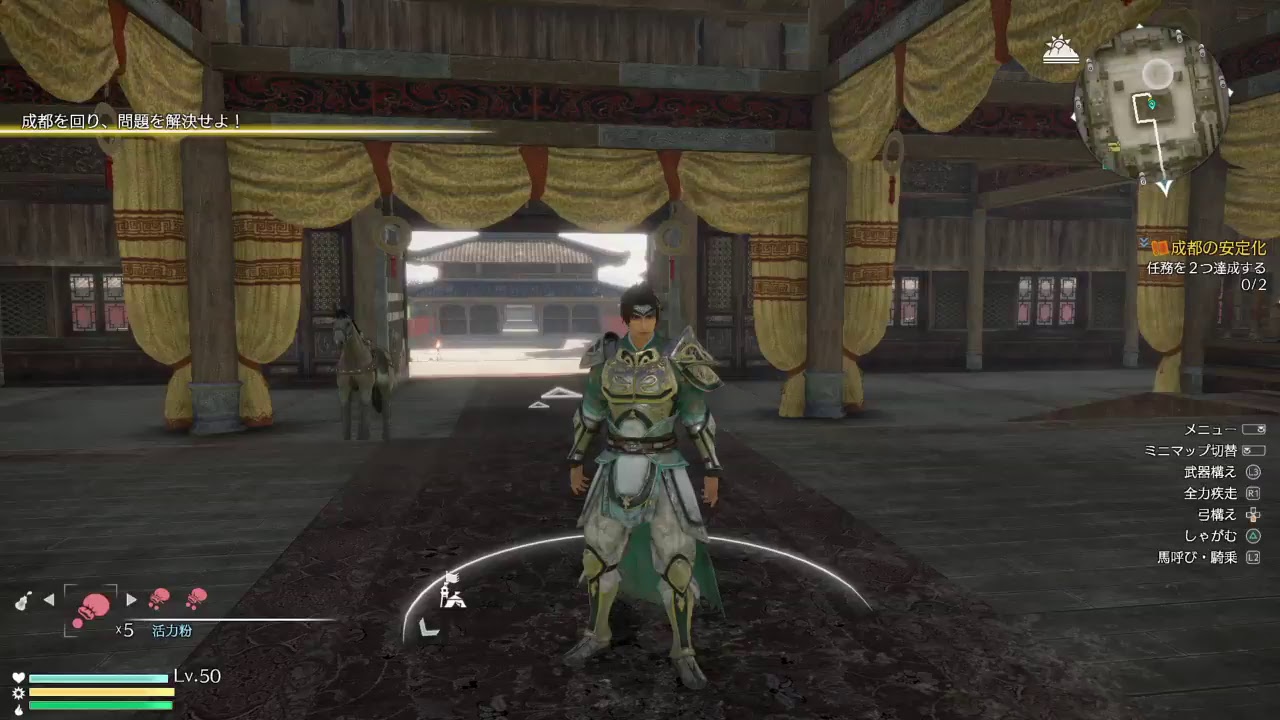
Task: Select the 活力粉 vitality powder item
Action: coord(171,630)
